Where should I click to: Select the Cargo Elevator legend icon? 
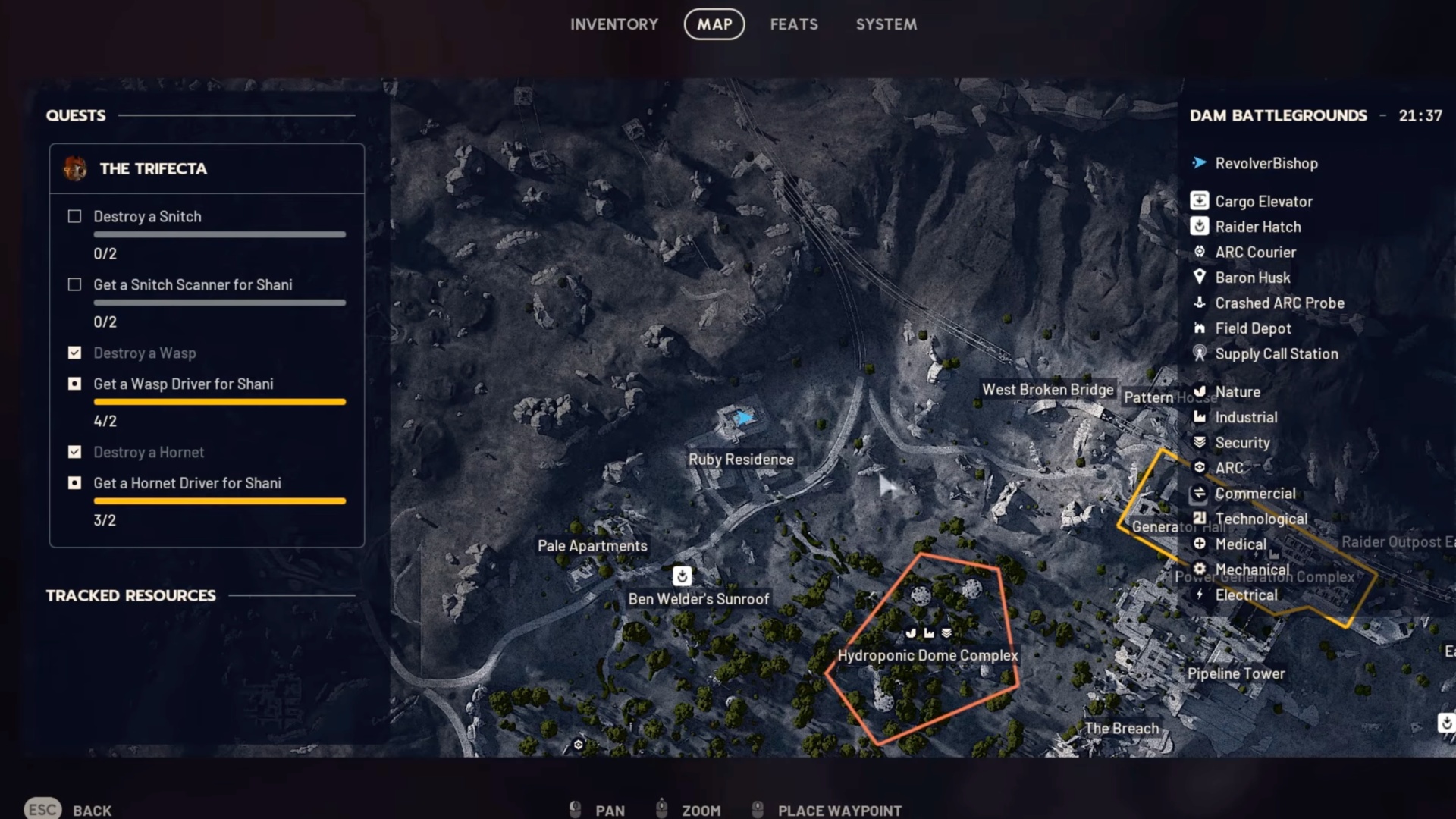tap(1200, 201)
